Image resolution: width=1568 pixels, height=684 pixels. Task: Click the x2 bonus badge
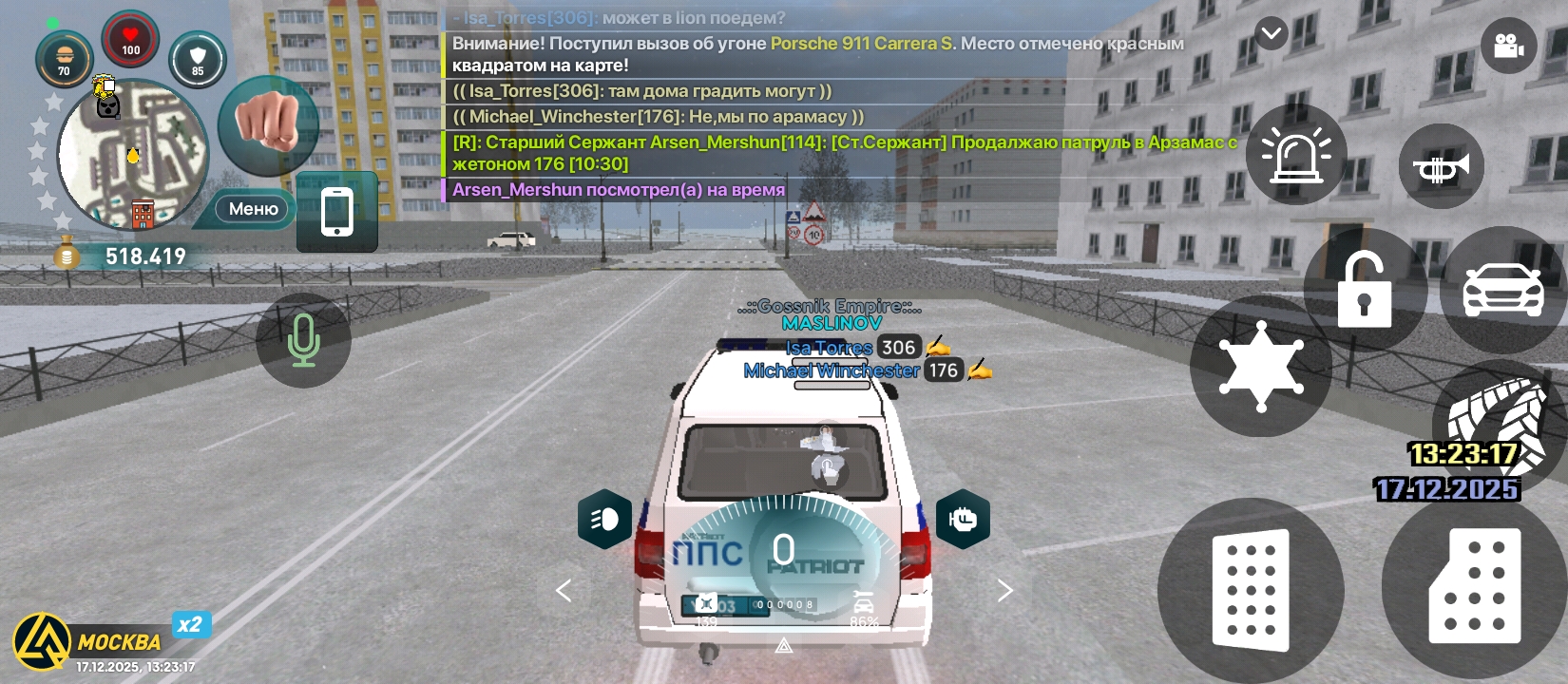[x=190, y=624]
